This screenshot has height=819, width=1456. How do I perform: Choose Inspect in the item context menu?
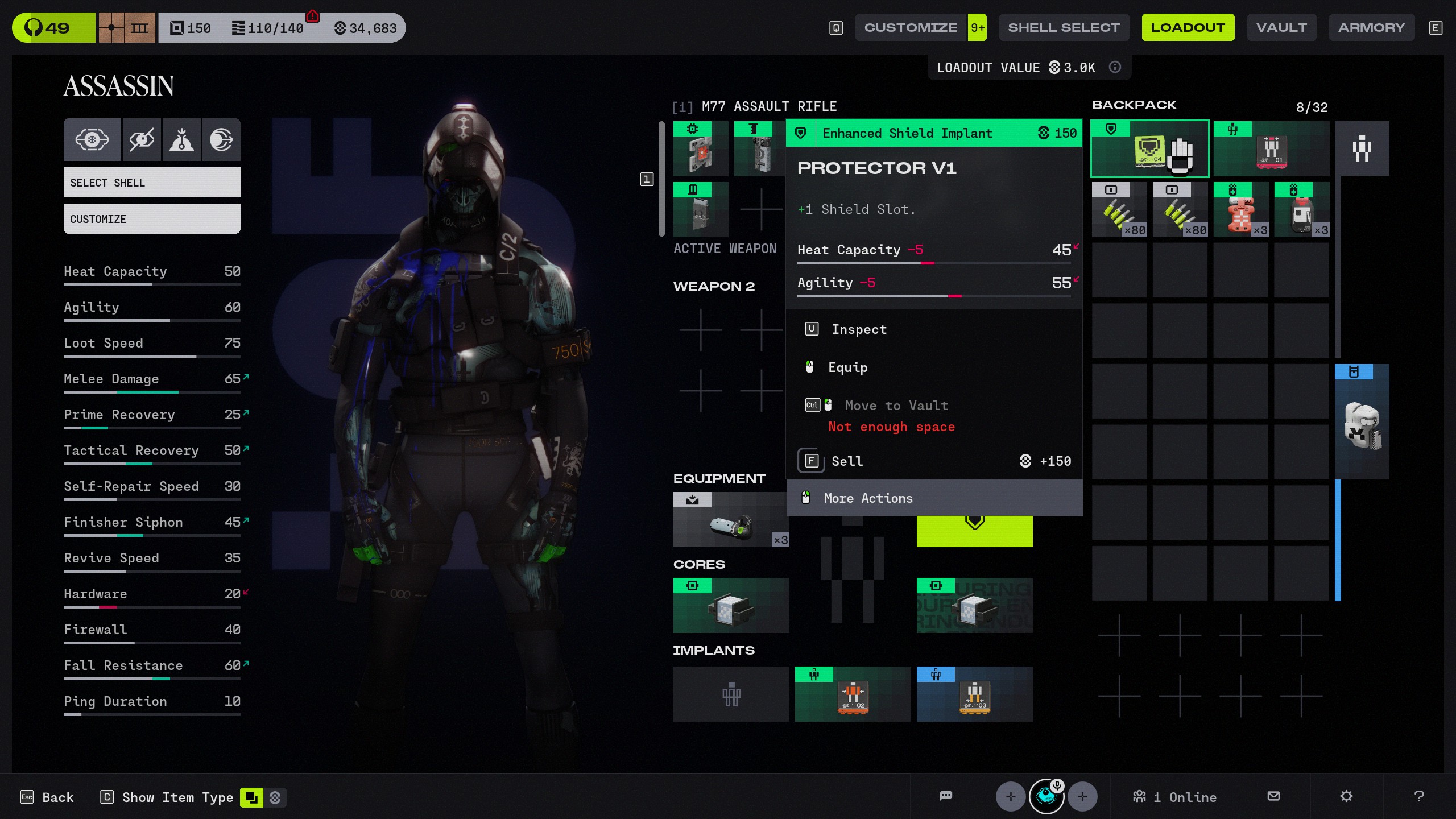[859, 329]
